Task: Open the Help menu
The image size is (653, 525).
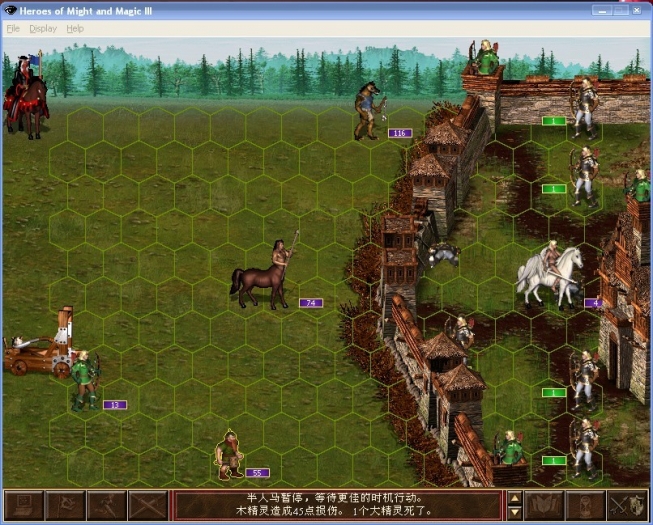Action: pyautogui.click(x=75, y=29)
